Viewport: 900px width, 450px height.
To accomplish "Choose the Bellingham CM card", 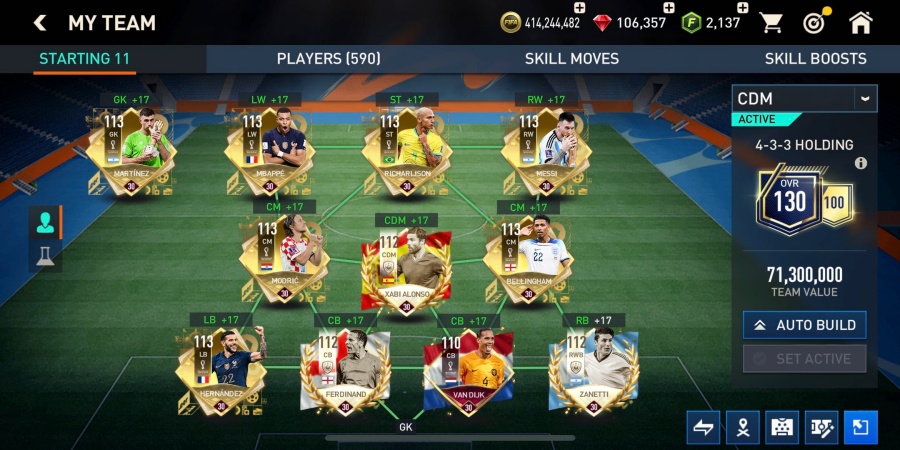I will [528, 258].
